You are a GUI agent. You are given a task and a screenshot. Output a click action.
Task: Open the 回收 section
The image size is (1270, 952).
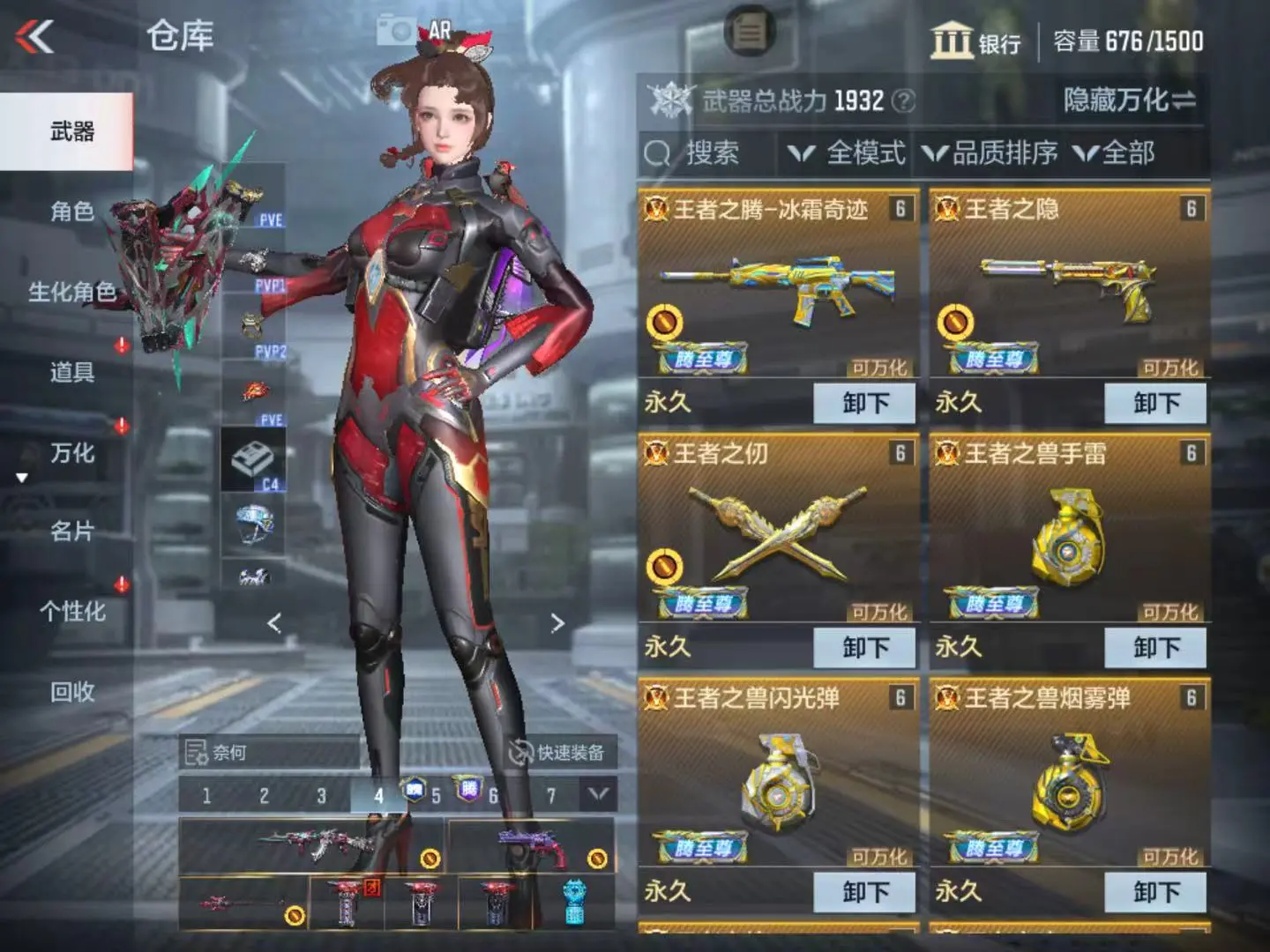coord(71,692)
